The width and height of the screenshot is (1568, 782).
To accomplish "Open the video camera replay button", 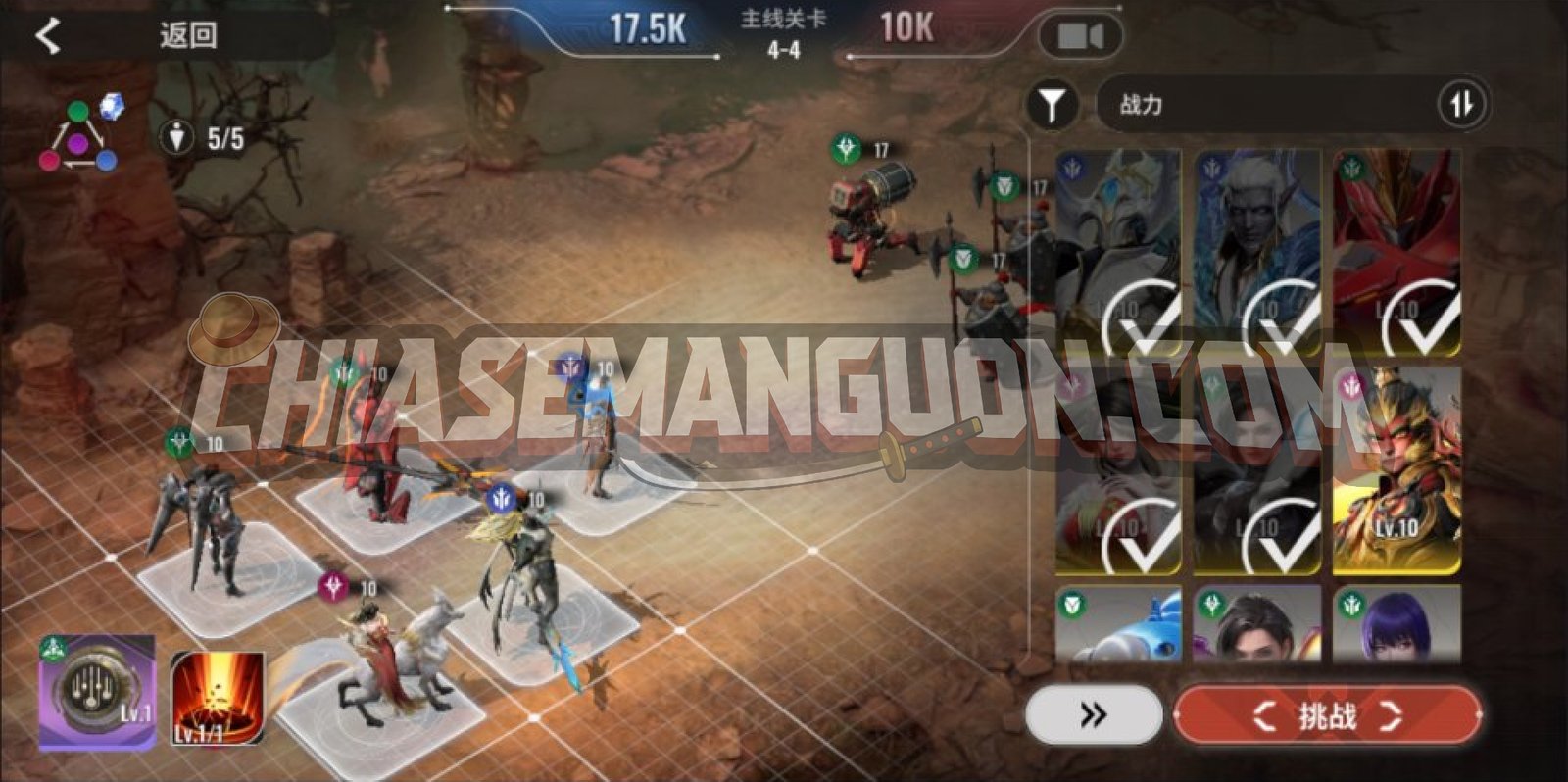I will (x=1080, y=37).
